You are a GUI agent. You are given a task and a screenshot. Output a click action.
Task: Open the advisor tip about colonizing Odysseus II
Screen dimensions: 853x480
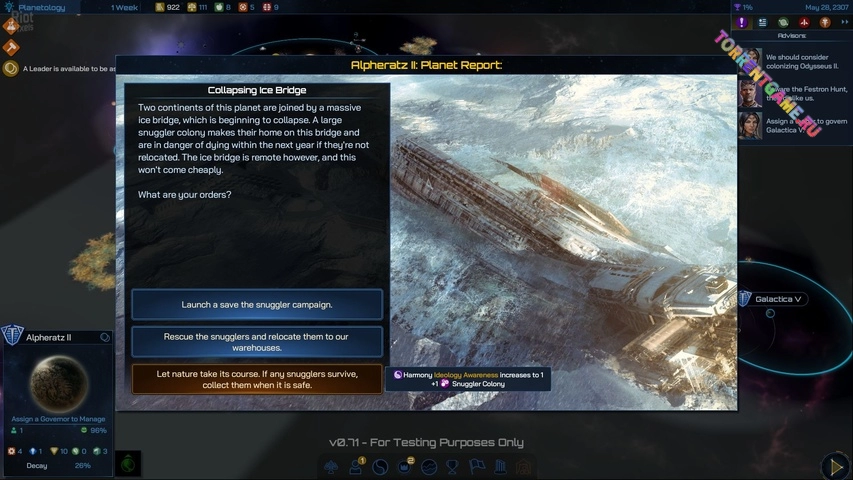pyautogui.click(x=802, y=60)
